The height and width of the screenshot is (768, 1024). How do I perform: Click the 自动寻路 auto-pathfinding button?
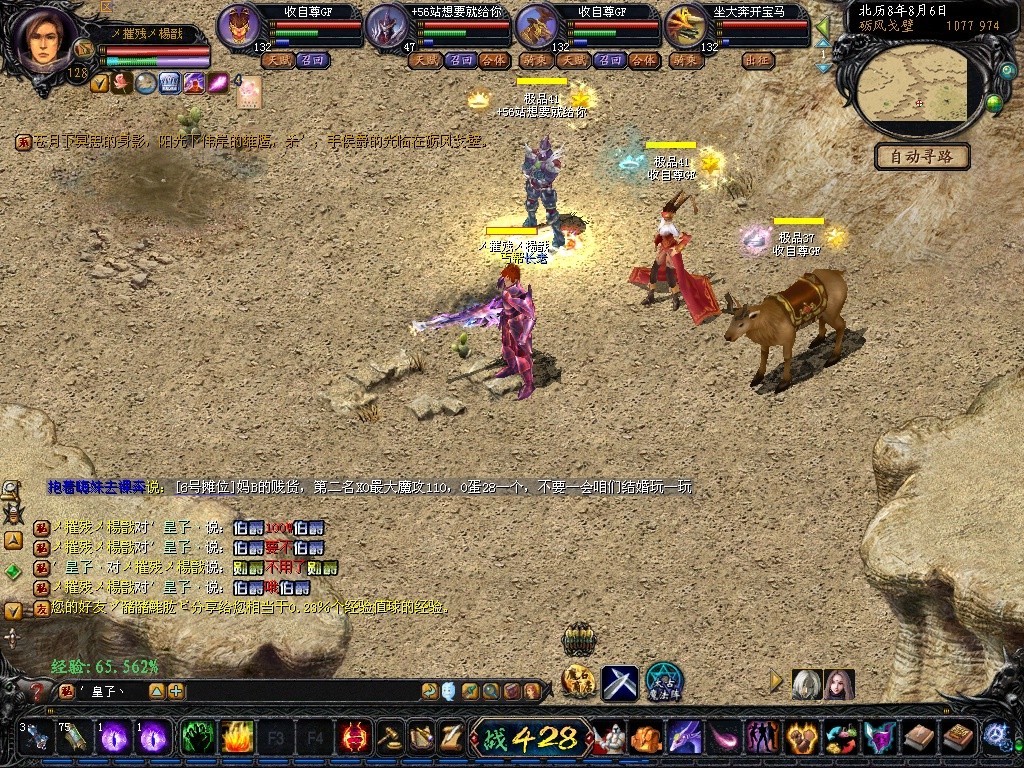921,156
